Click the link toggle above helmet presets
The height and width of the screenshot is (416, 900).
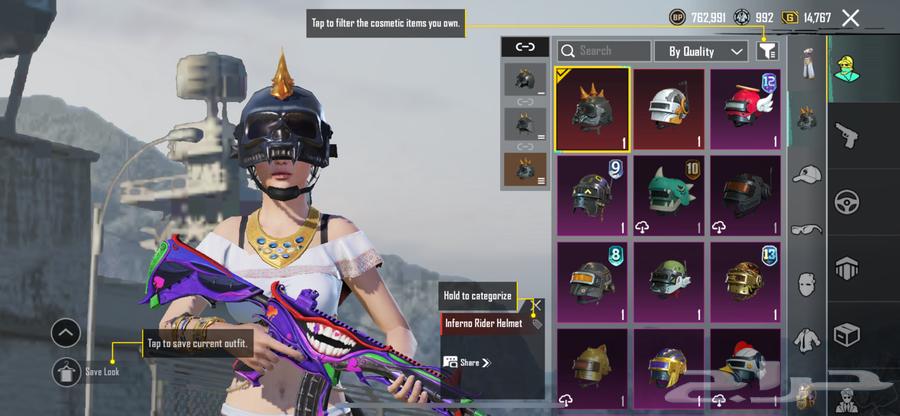pyautogui.click(x=524, y=46)
